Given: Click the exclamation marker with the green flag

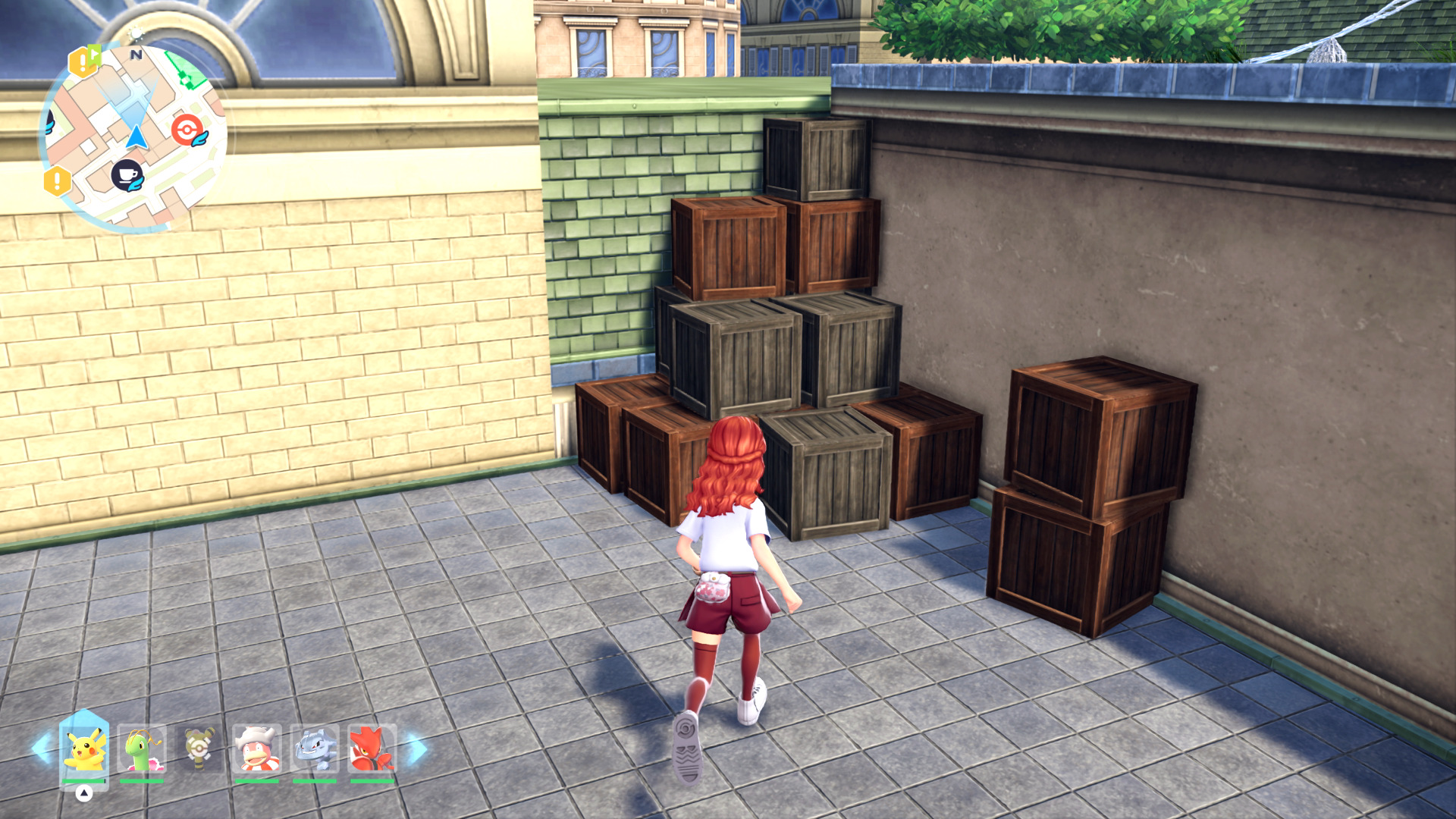Looking at the screenshot, I should point(84,61).
